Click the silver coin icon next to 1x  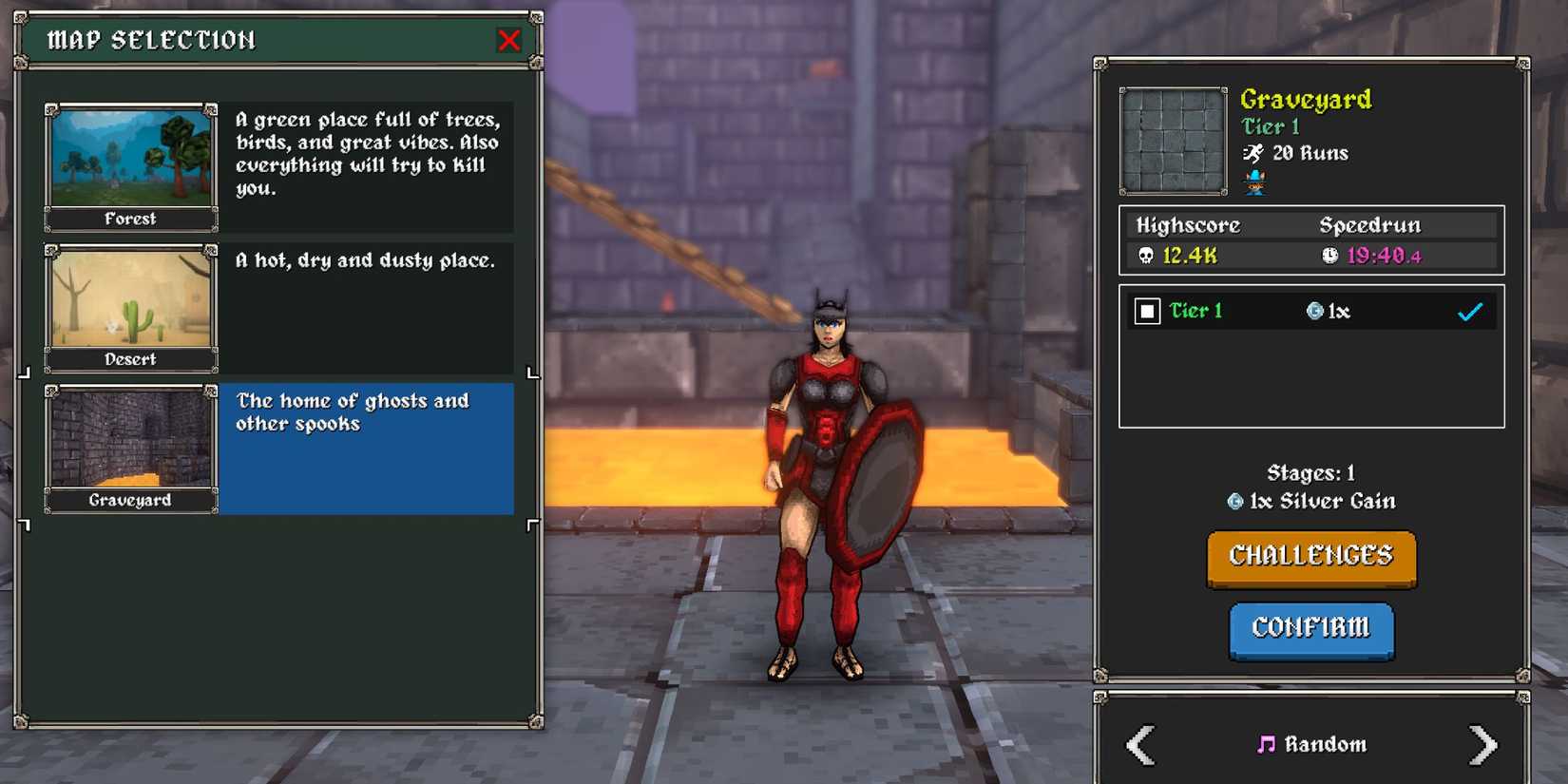[1316, 310]
